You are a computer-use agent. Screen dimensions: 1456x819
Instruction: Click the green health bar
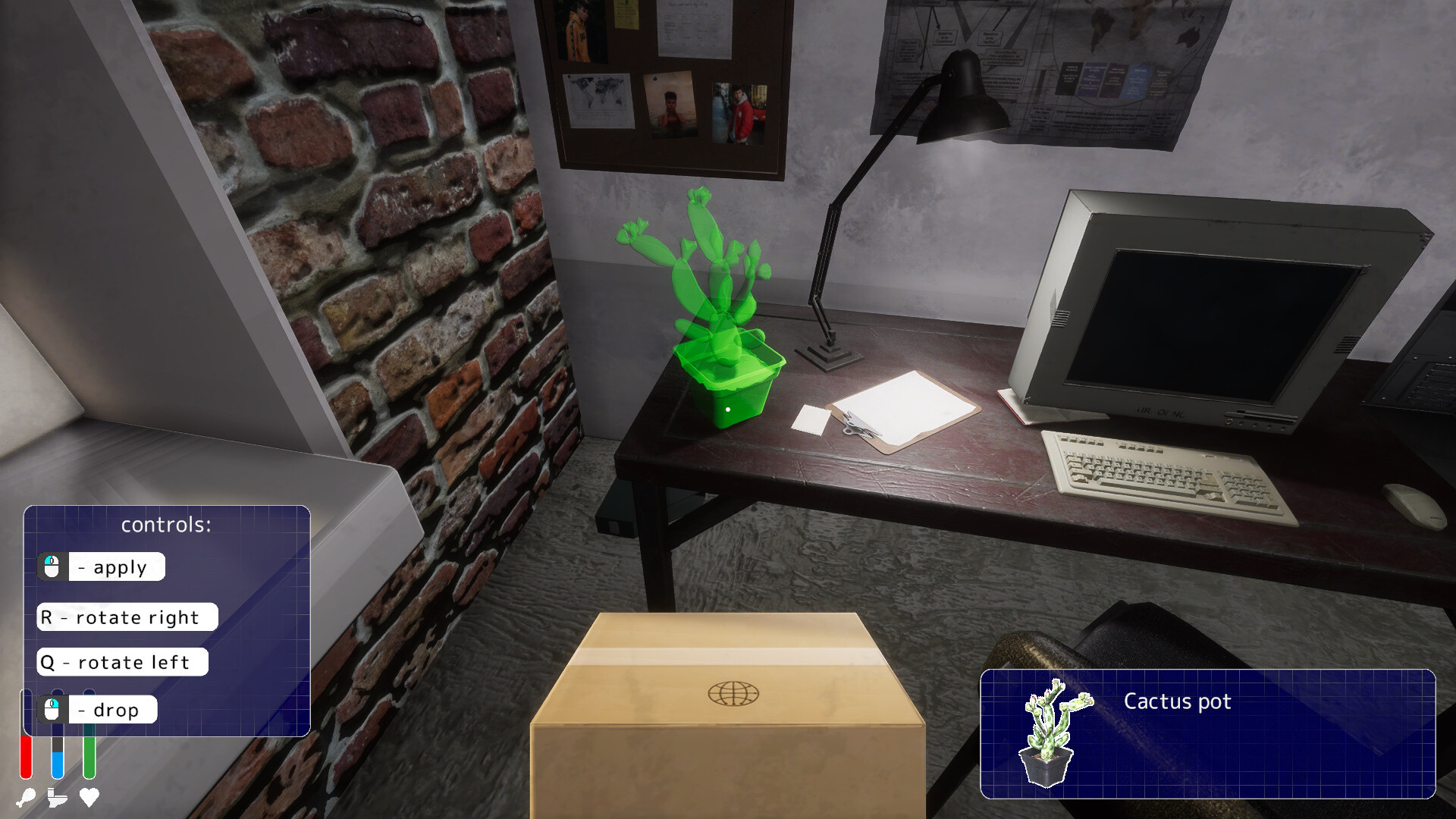click(x=89, y=758)
